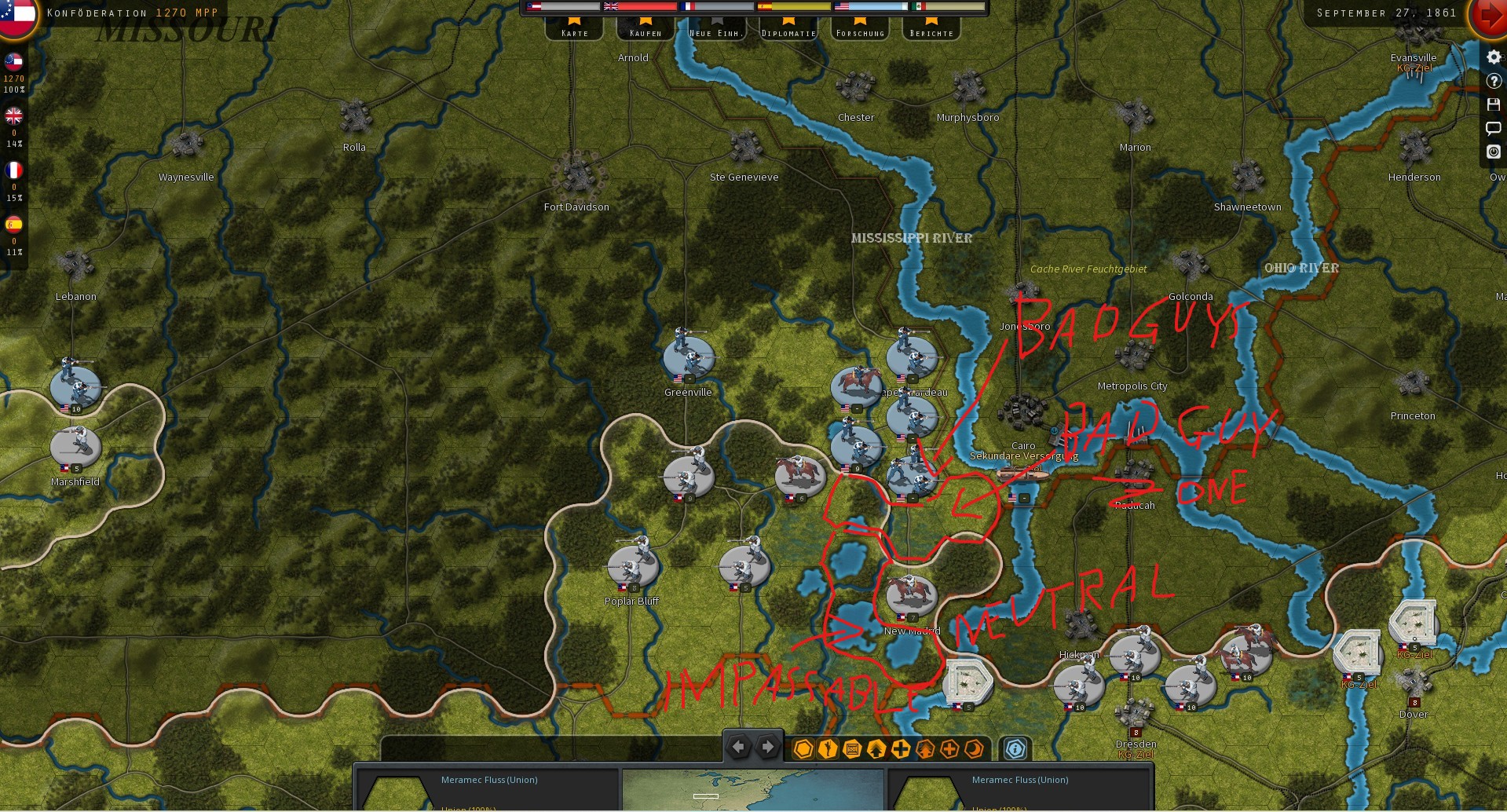The image size is (1507, 812).
Task: Save the game using the disk icon
Action: (1493, 103)
